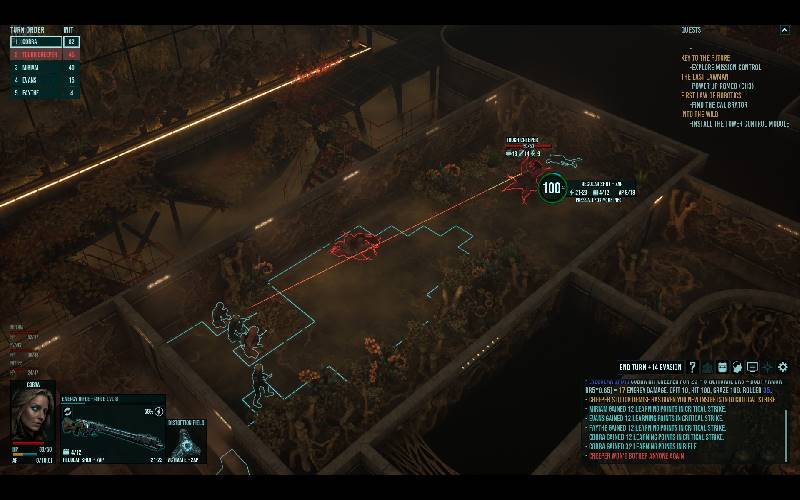800x500 pixels.
Task: Open the Quests tracker header
Action: coord(691,30)
